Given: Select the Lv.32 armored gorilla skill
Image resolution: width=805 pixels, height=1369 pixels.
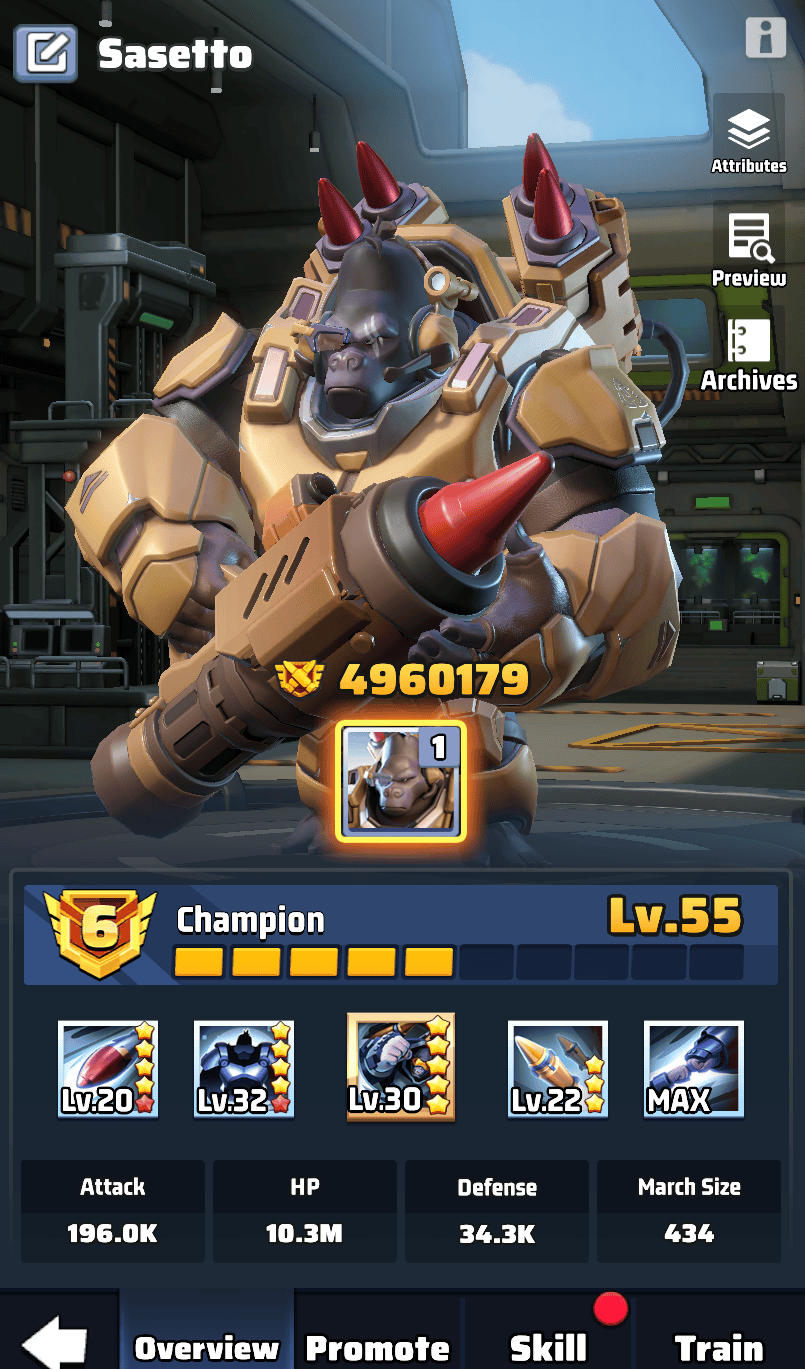Looking at the screenshot, I should click(243, 1068).
